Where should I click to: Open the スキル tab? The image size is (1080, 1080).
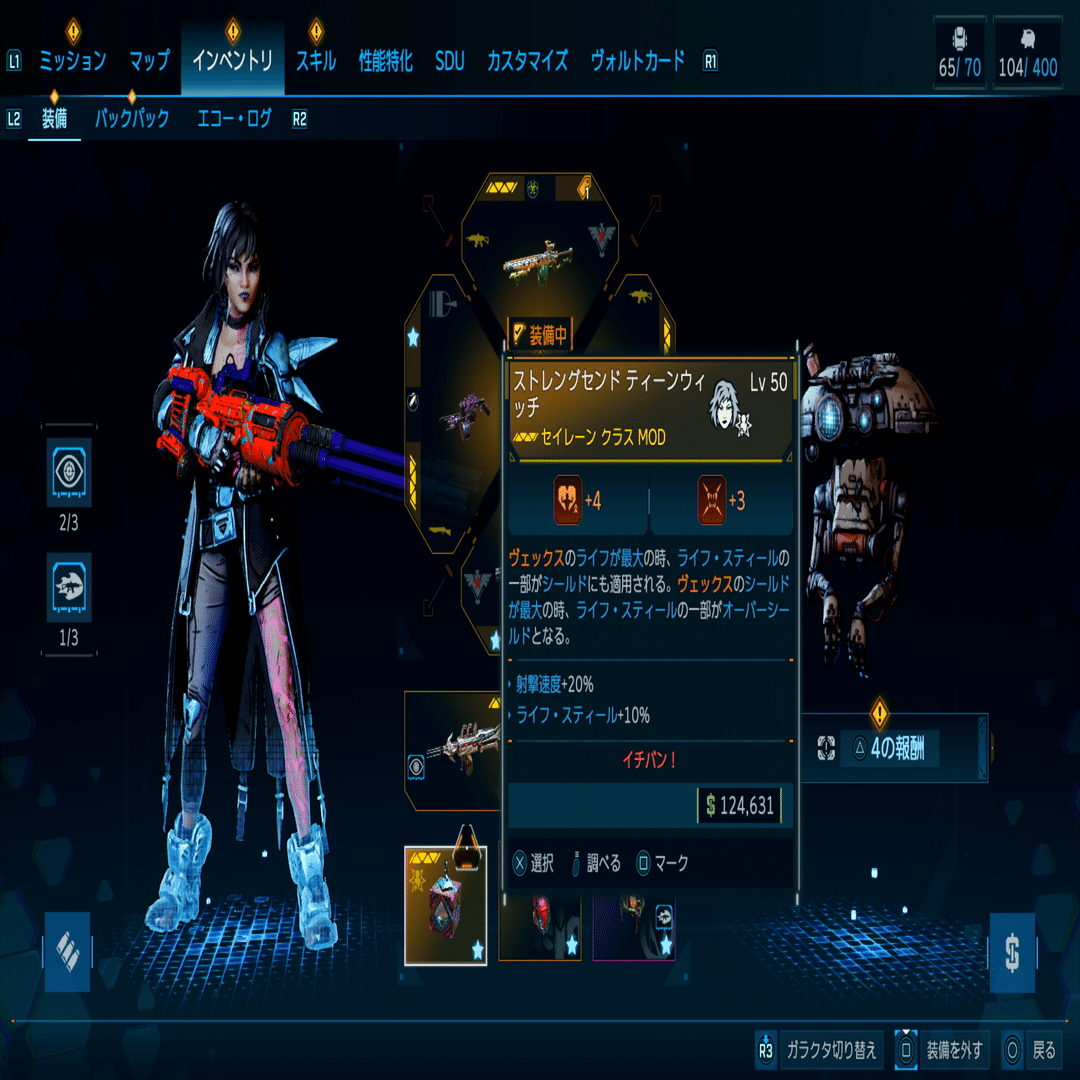point(315,62)
